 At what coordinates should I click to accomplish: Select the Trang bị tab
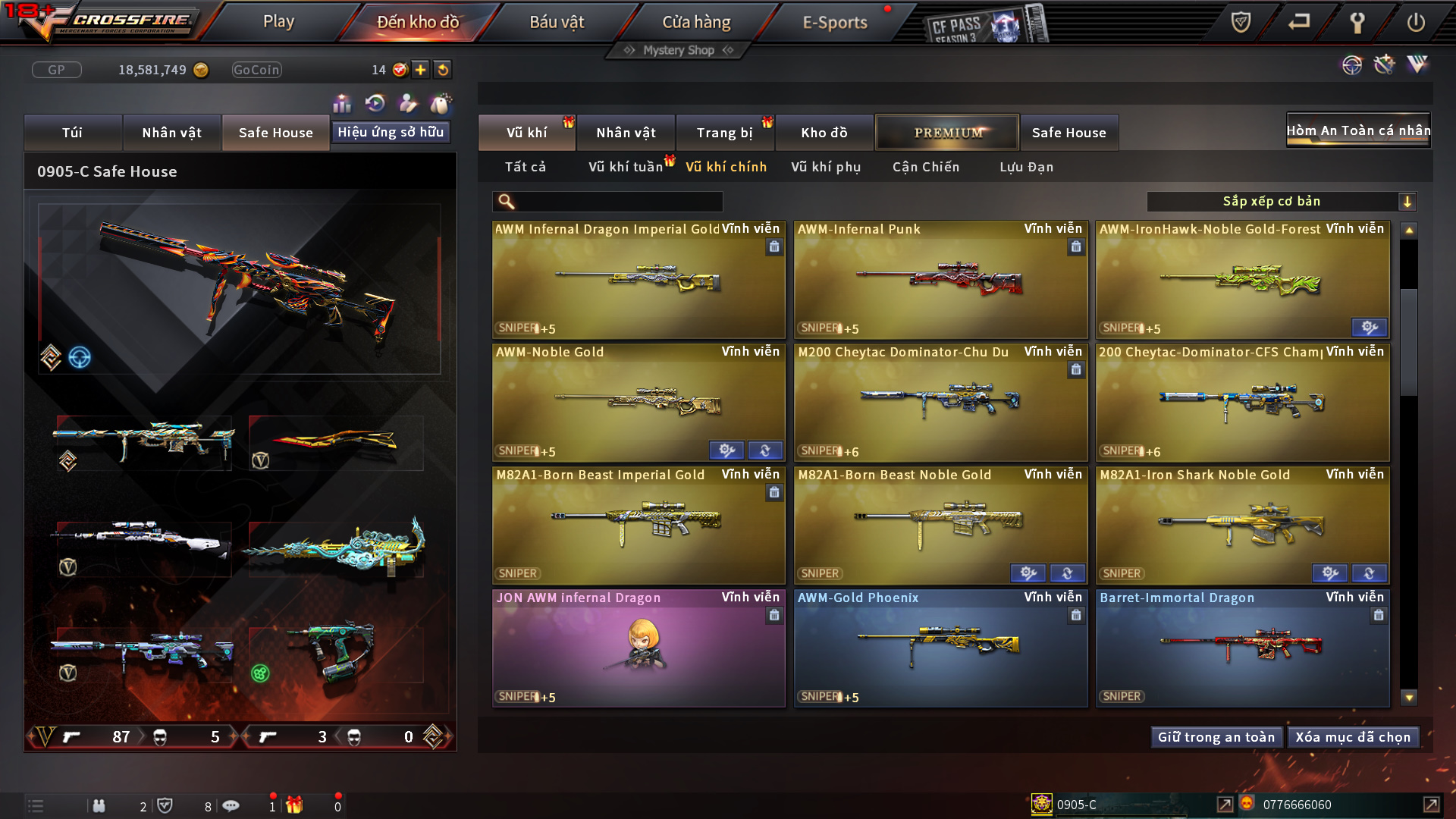pos(724,133)
